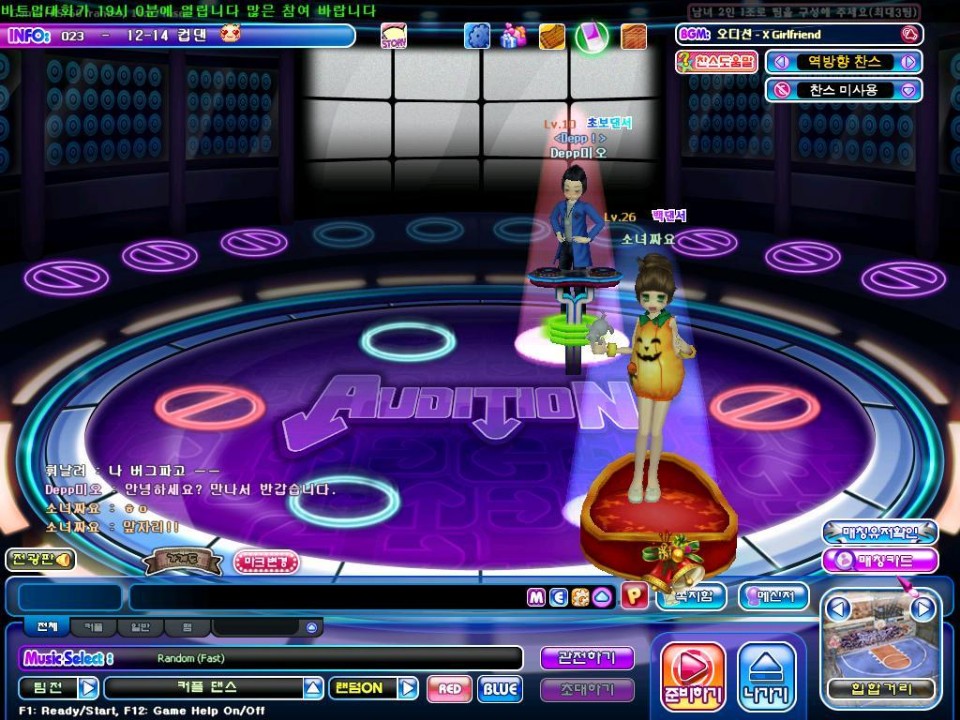
Task: Open the 매칭카드 matching card
Action: 880,560
